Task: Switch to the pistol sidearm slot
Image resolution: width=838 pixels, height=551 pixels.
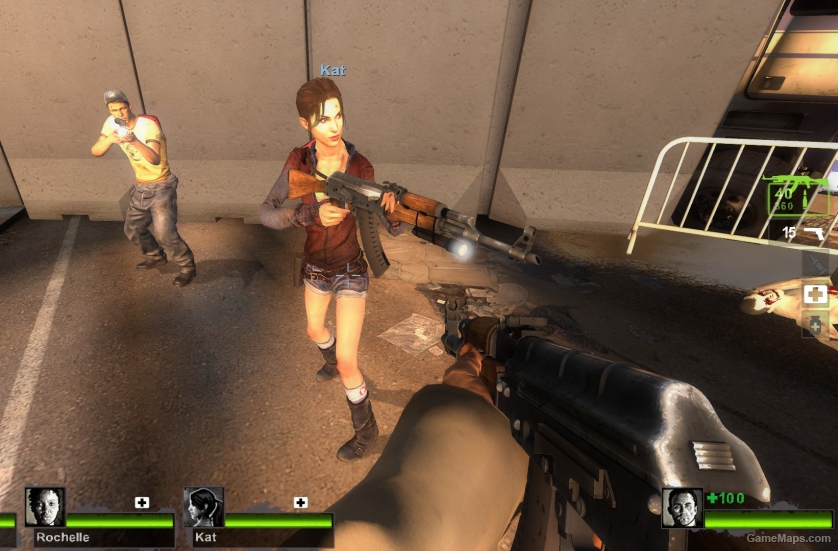Action: [x=814, y=232]
